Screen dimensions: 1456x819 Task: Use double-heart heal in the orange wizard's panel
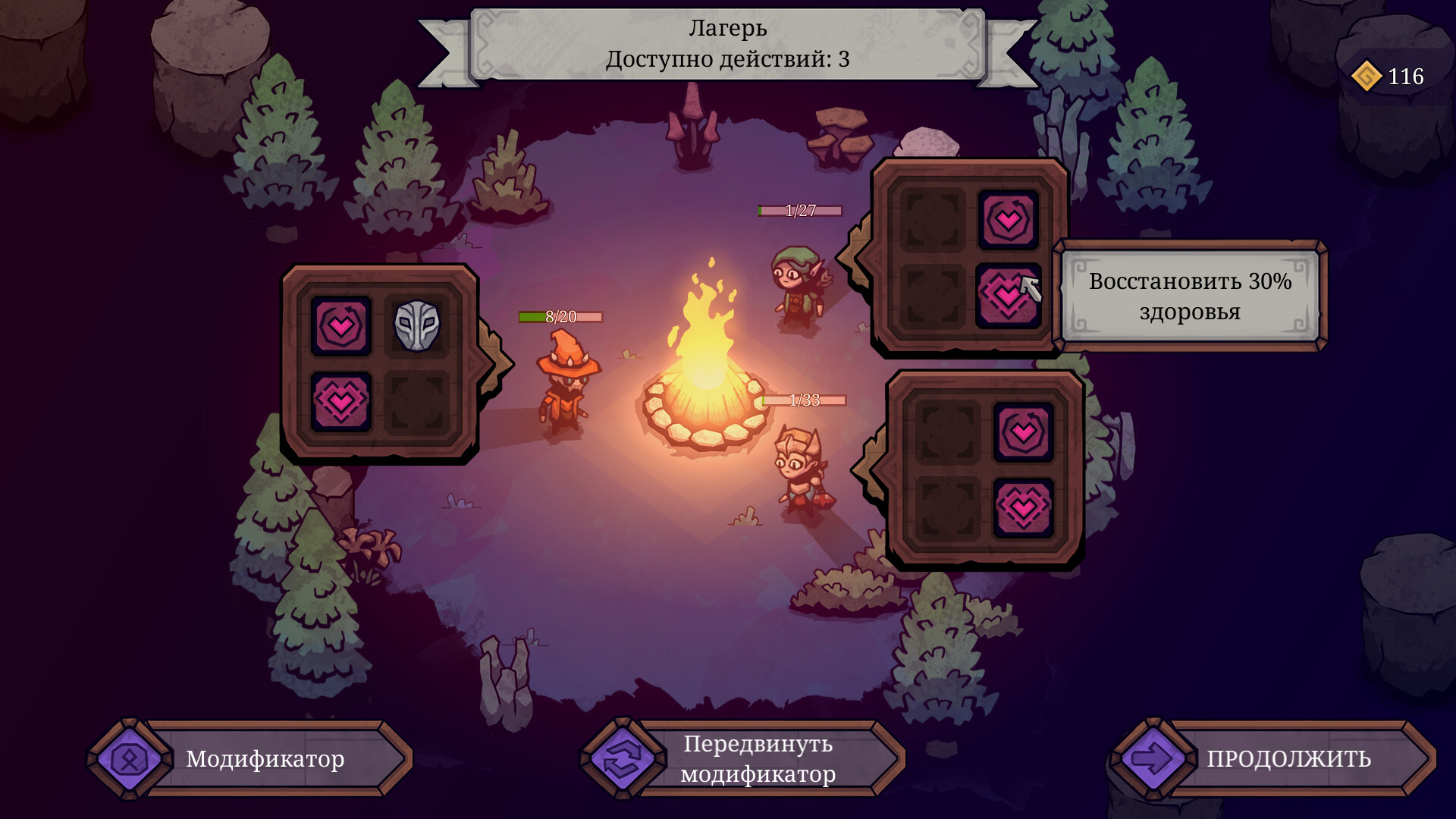(340, 401)
